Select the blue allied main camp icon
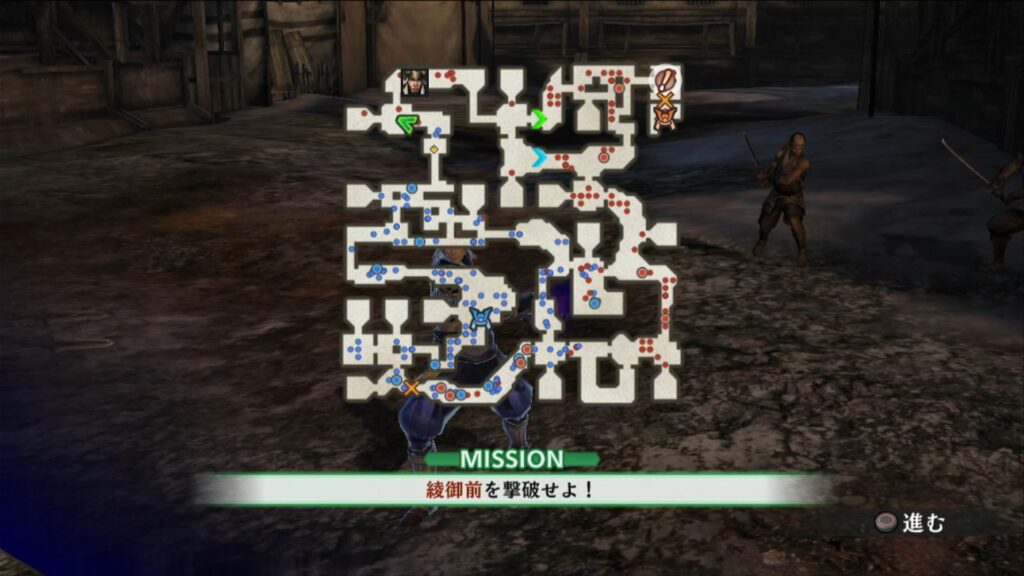 tap(481, 318)
